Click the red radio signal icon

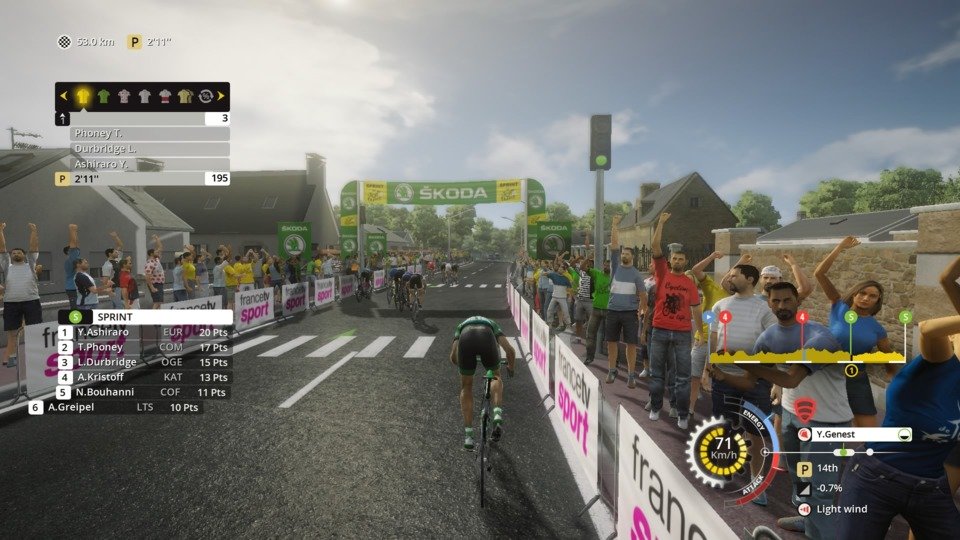pyautogui.click(x=805, y=408)
